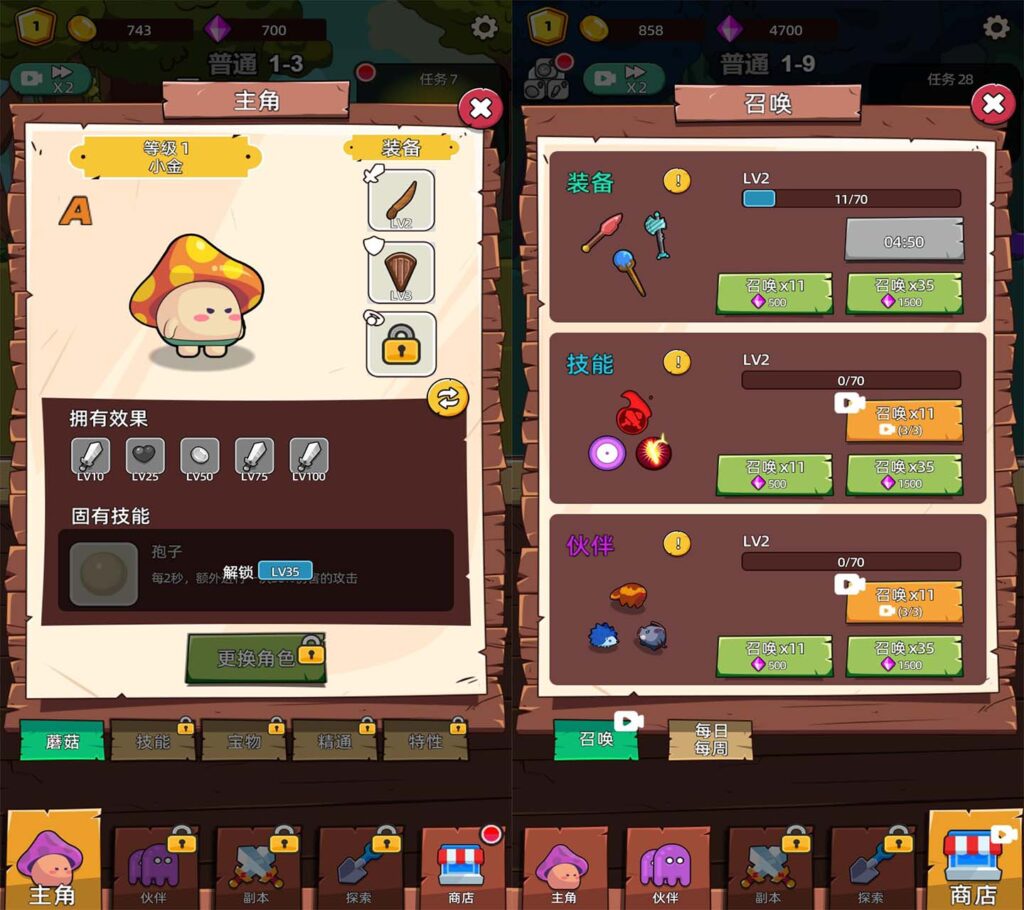Click the locked 更换角色 button

256,658
